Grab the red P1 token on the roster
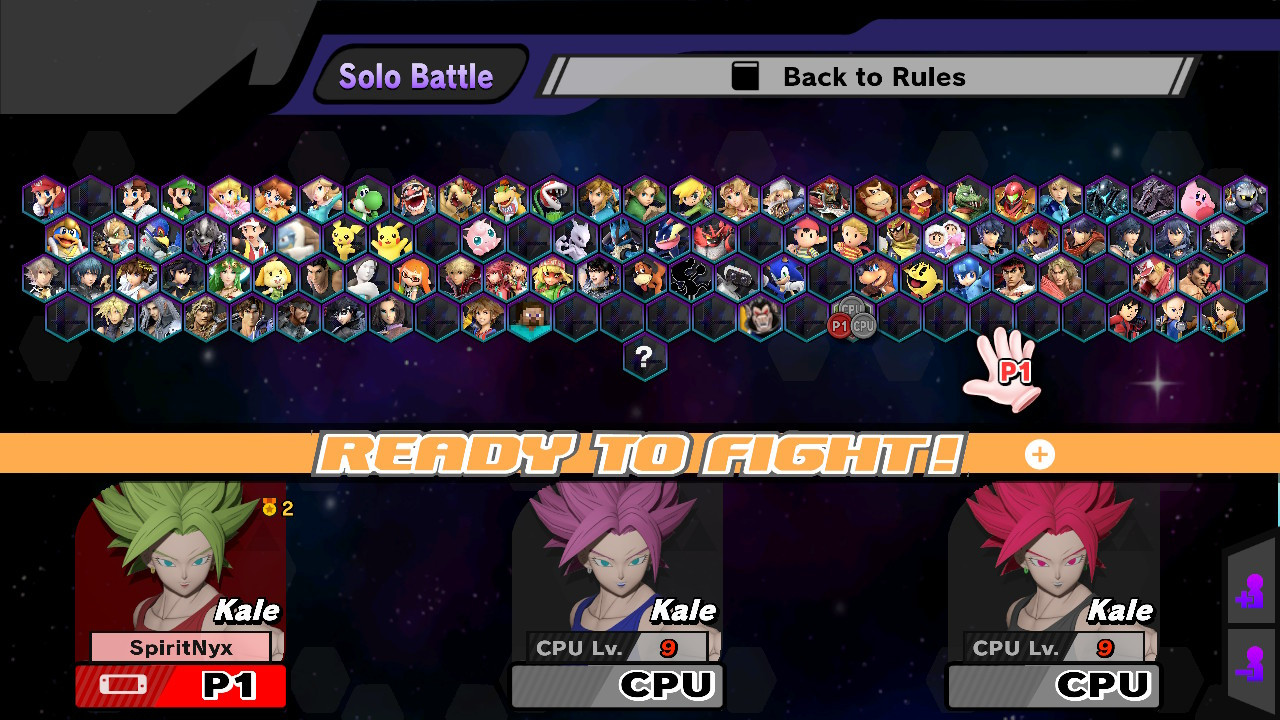The width and height of the screenshot is (1280, 720). (x=839, y=324)
